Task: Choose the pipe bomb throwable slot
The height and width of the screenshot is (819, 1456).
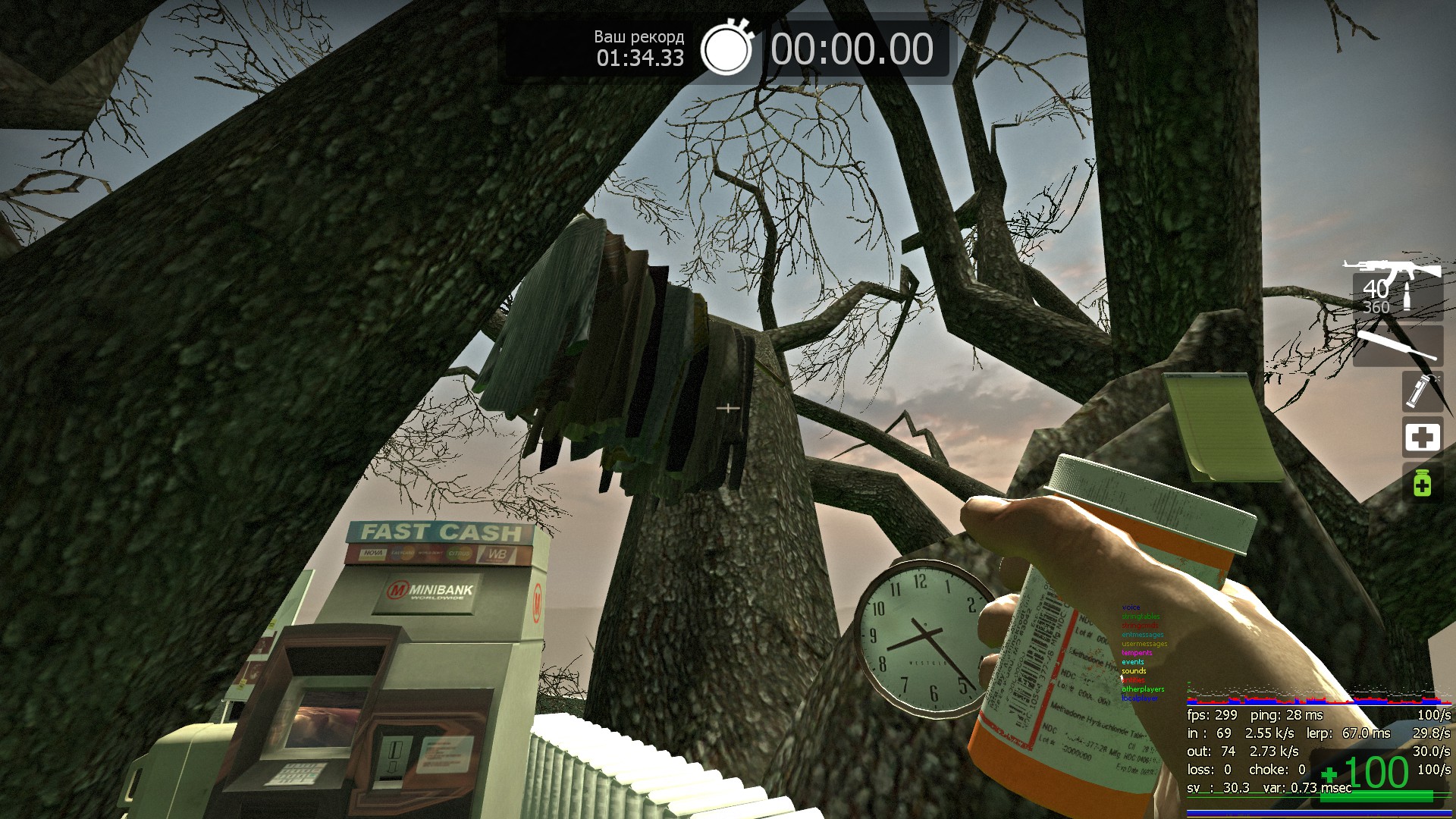Action: (x=1421, y=391)
